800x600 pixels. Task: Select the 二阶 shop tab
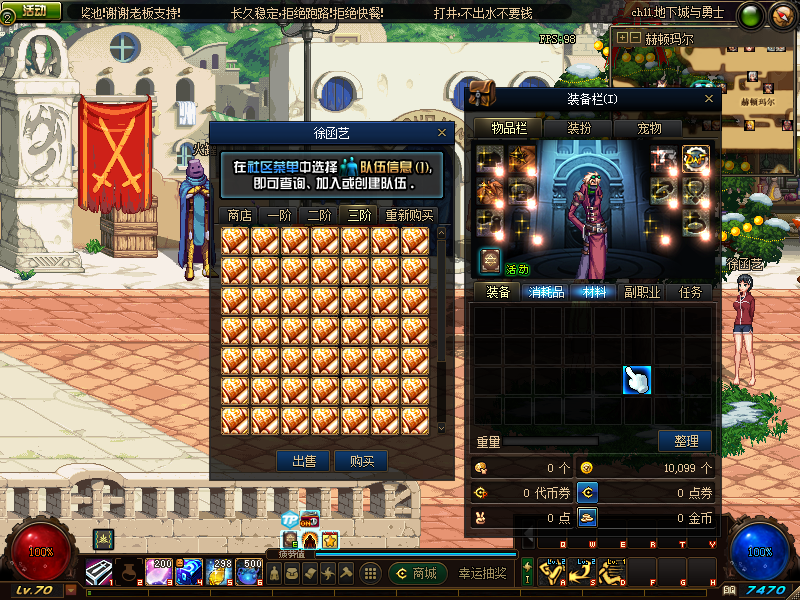click(x=319, y=215)
